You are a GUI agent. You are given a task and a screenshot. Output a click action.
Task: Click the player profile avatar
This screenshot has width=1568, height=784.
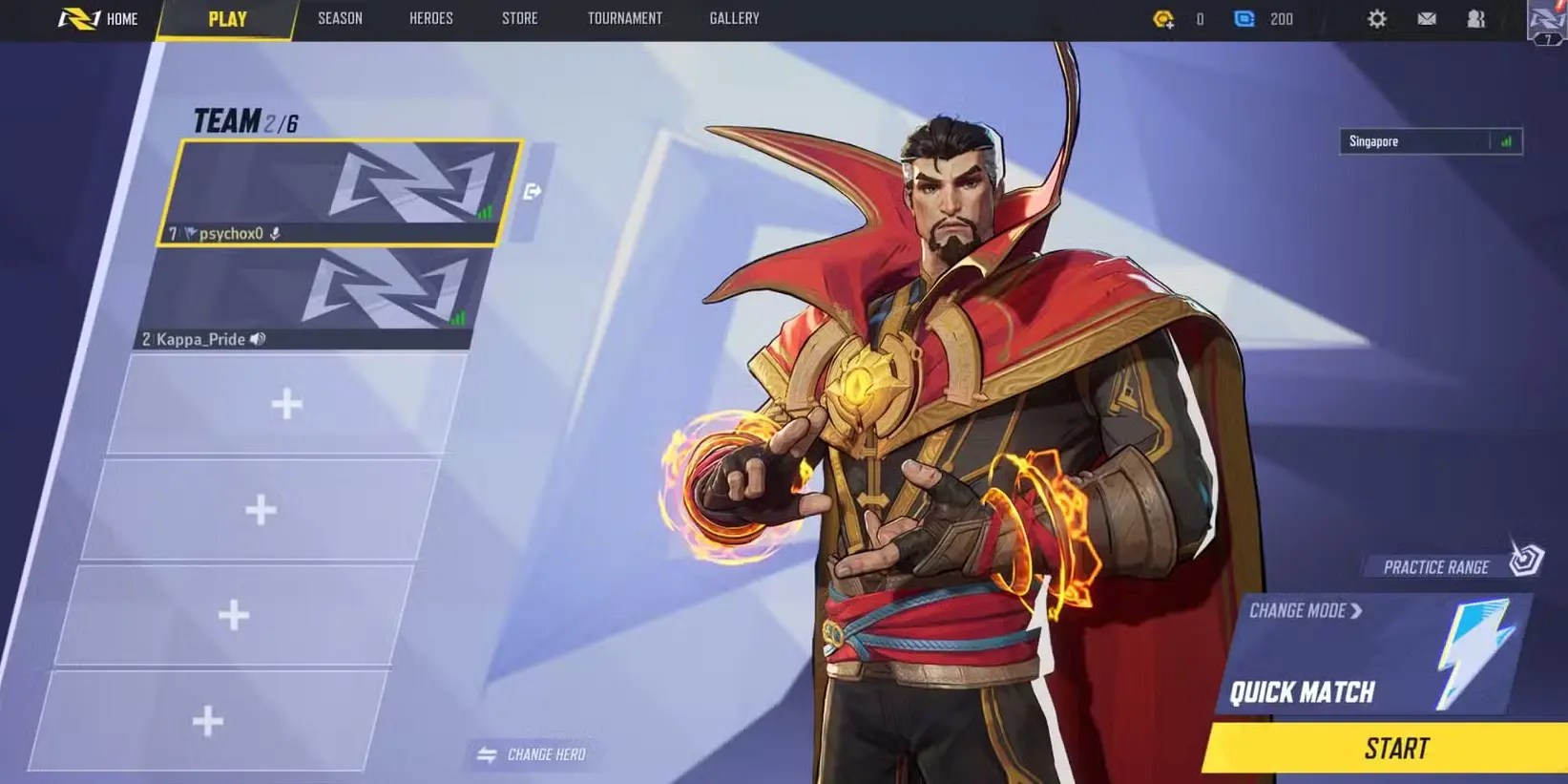click(1546, 21)
